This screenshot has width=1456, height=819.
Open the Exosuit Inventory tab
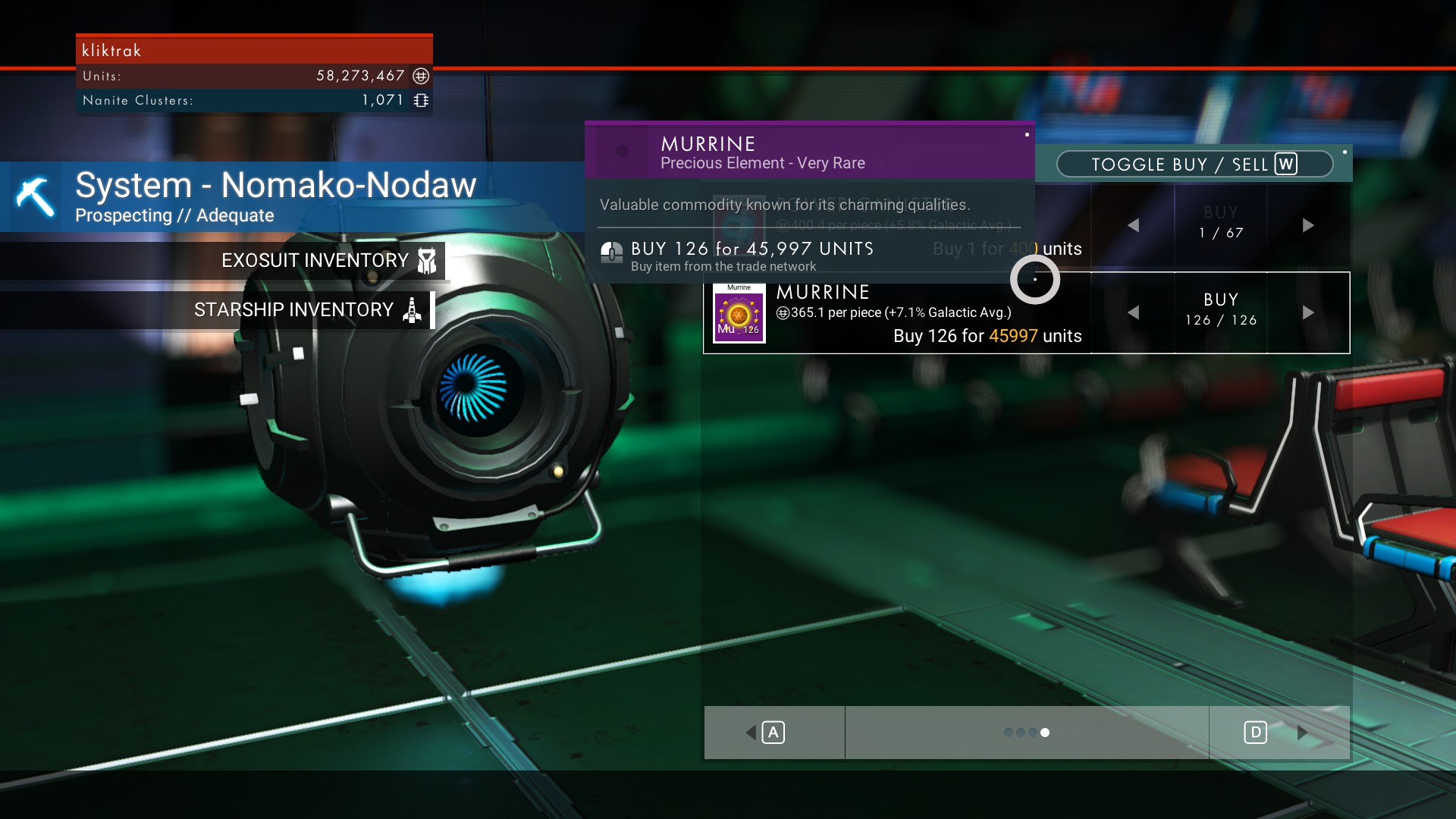click(x=328, y=261)
